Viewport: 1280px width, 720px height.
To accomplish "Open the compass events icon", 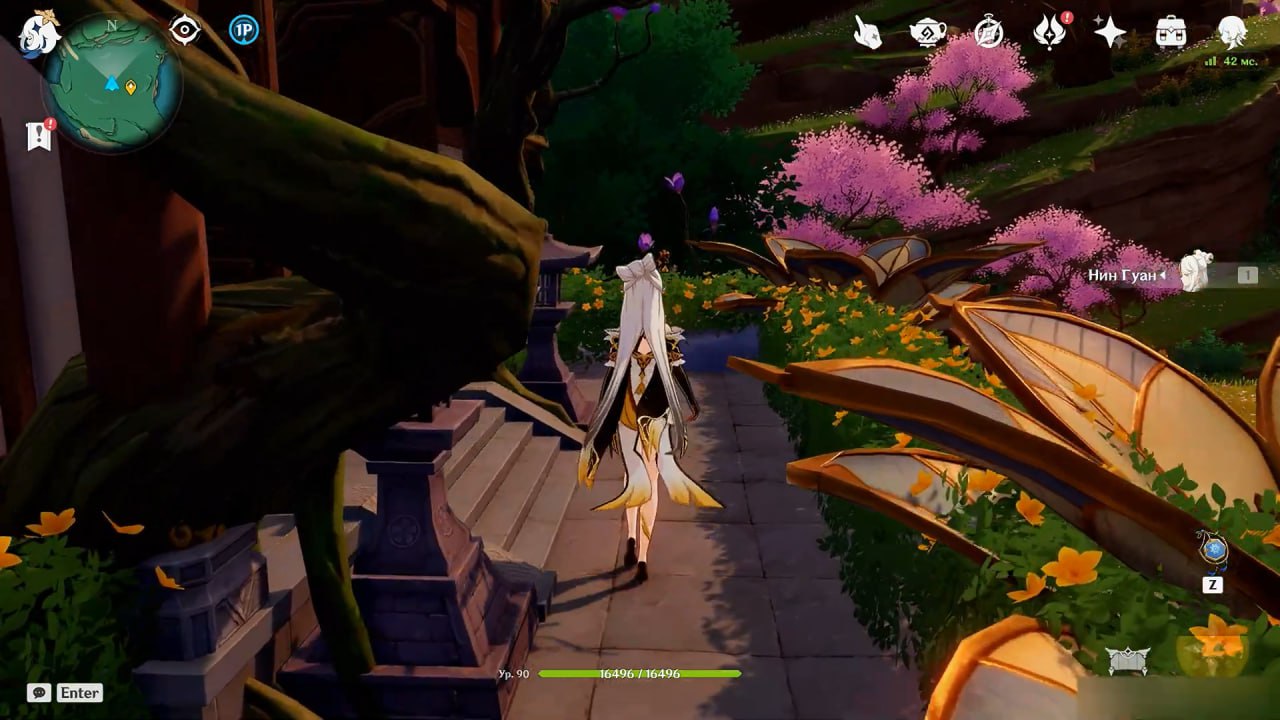I will (989, 33).
